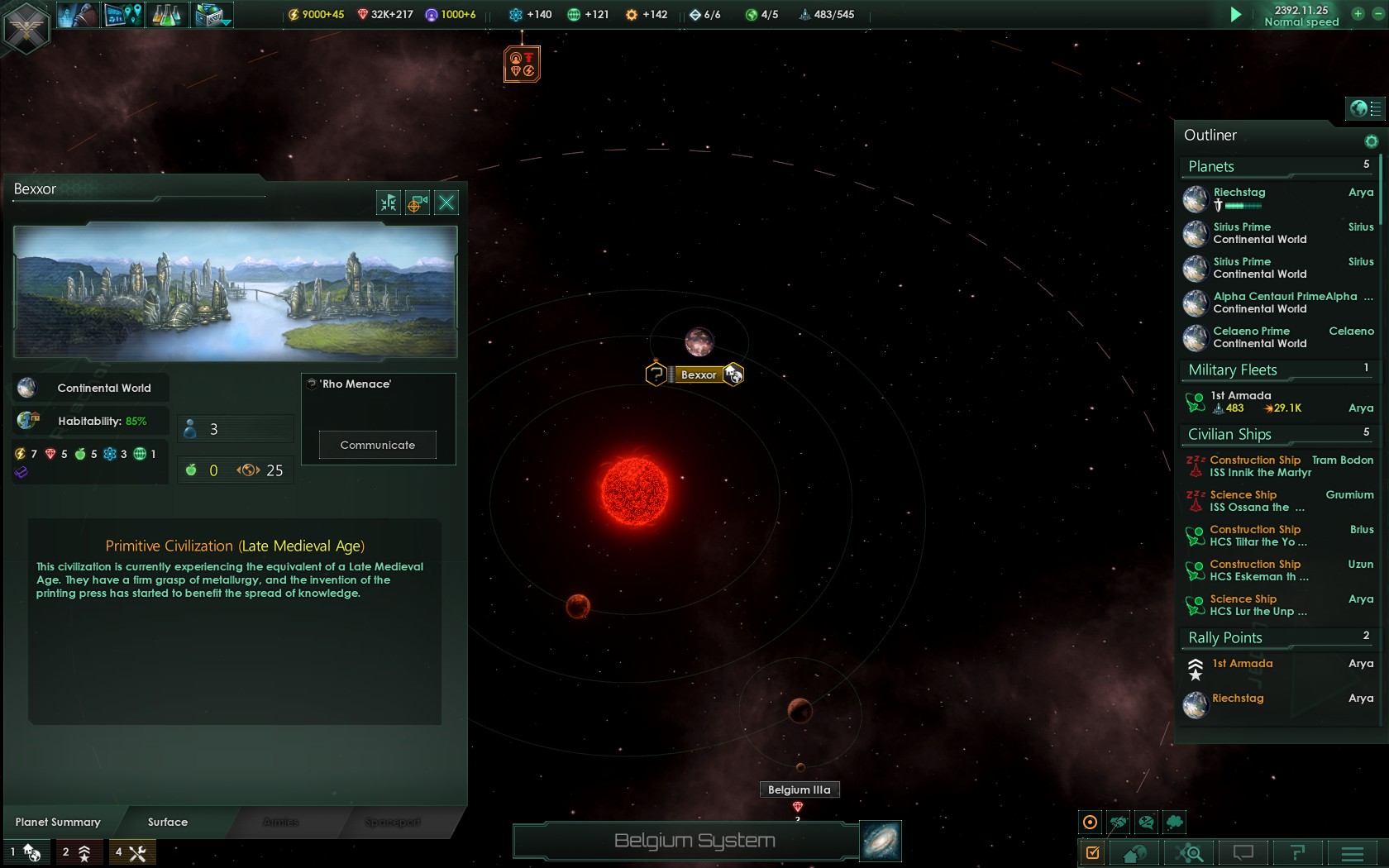Open the galaxy map view
Screen dimensions: 1389x868
pyautogui.click(x=881, y=842)
